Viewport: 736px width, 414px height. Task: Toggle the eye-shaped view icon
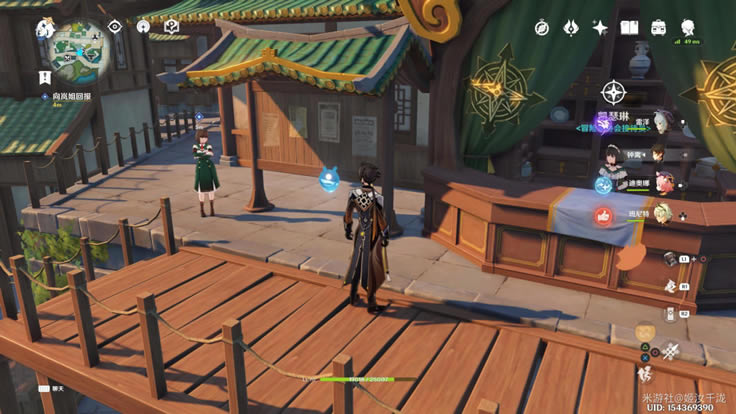click(x=114, y=26)
